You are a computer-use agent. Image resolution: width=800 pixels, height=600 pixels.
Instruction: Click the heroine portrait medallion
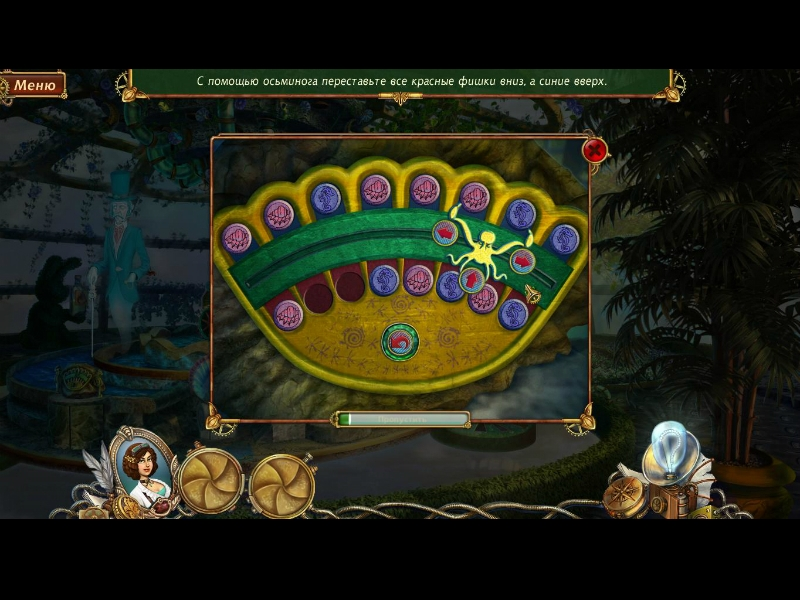[x=141, y=464]
